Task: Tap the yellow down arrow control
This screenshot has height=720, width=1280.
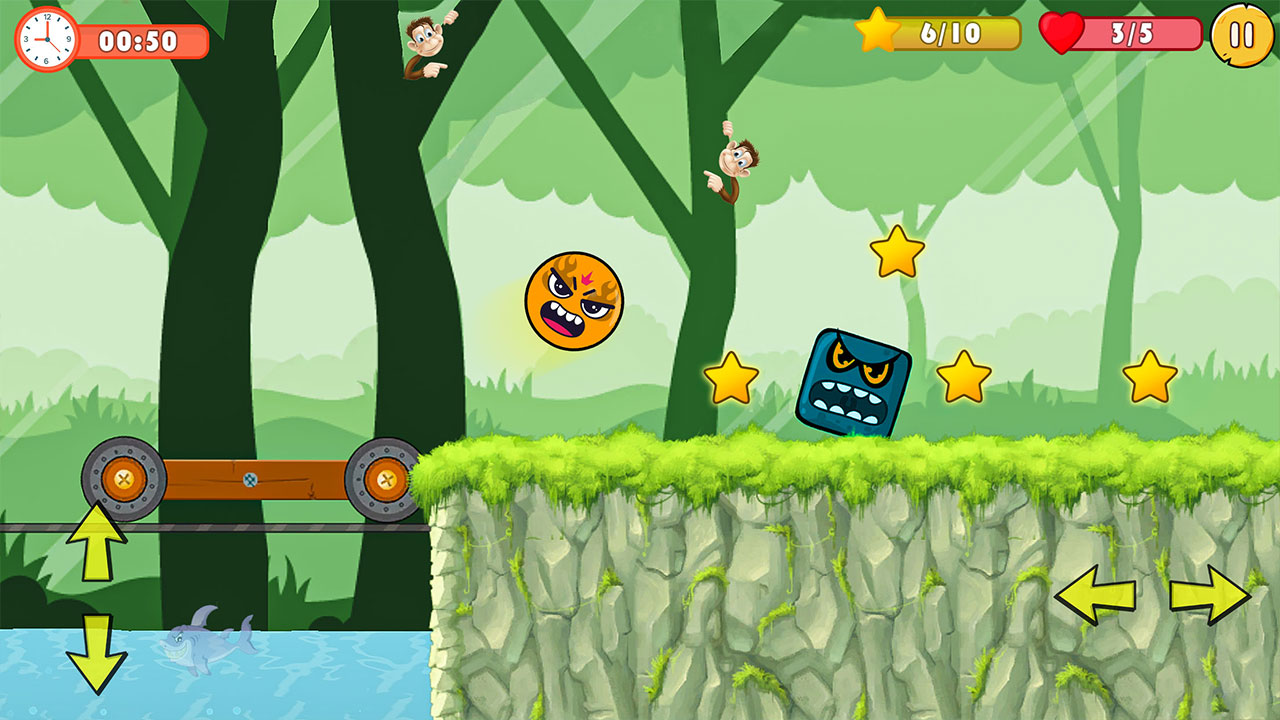Action: point(96,652)
